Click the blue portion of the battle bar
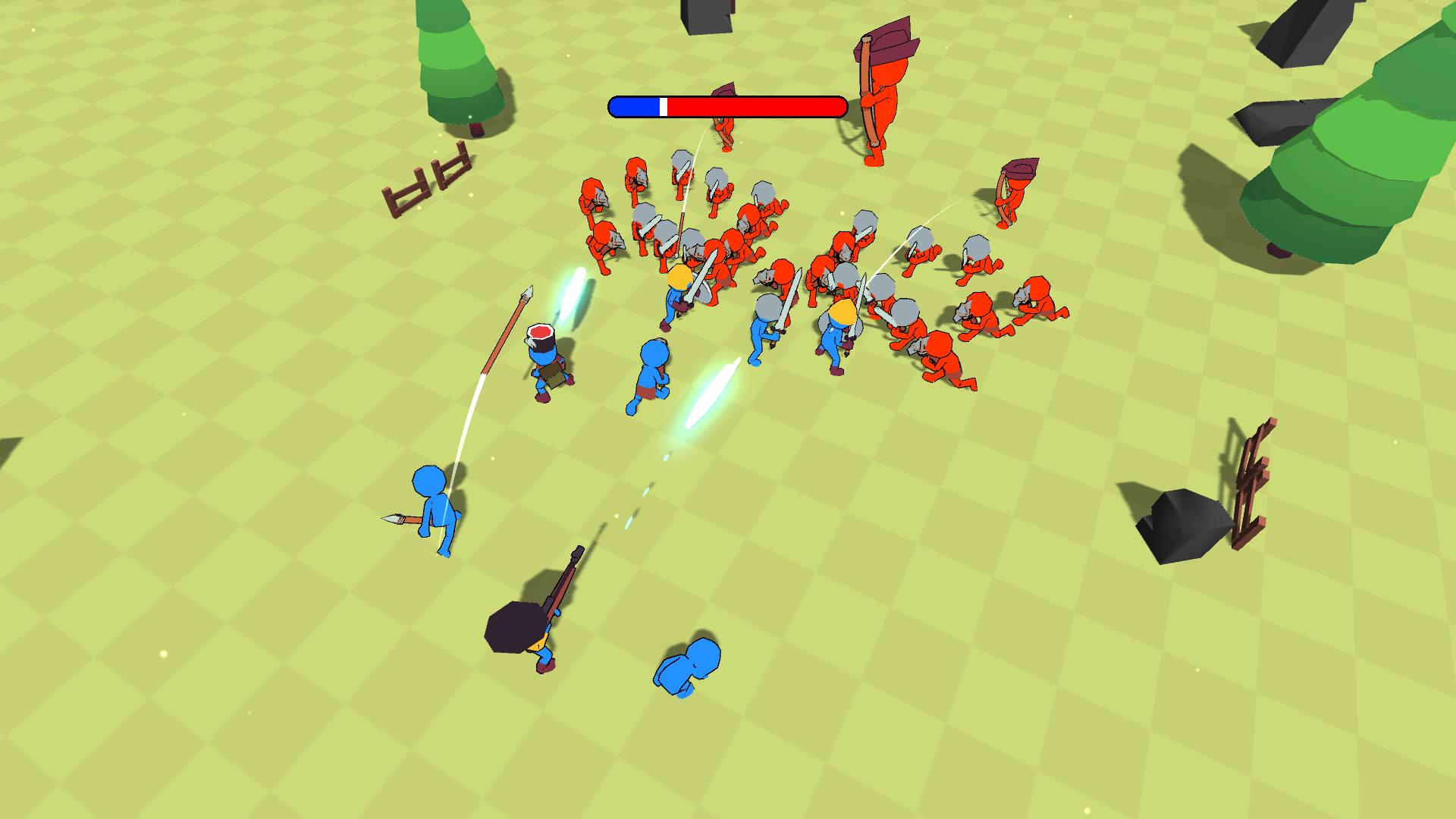The width and height of the screenshot is (1456, 819). tap(637, 106)
